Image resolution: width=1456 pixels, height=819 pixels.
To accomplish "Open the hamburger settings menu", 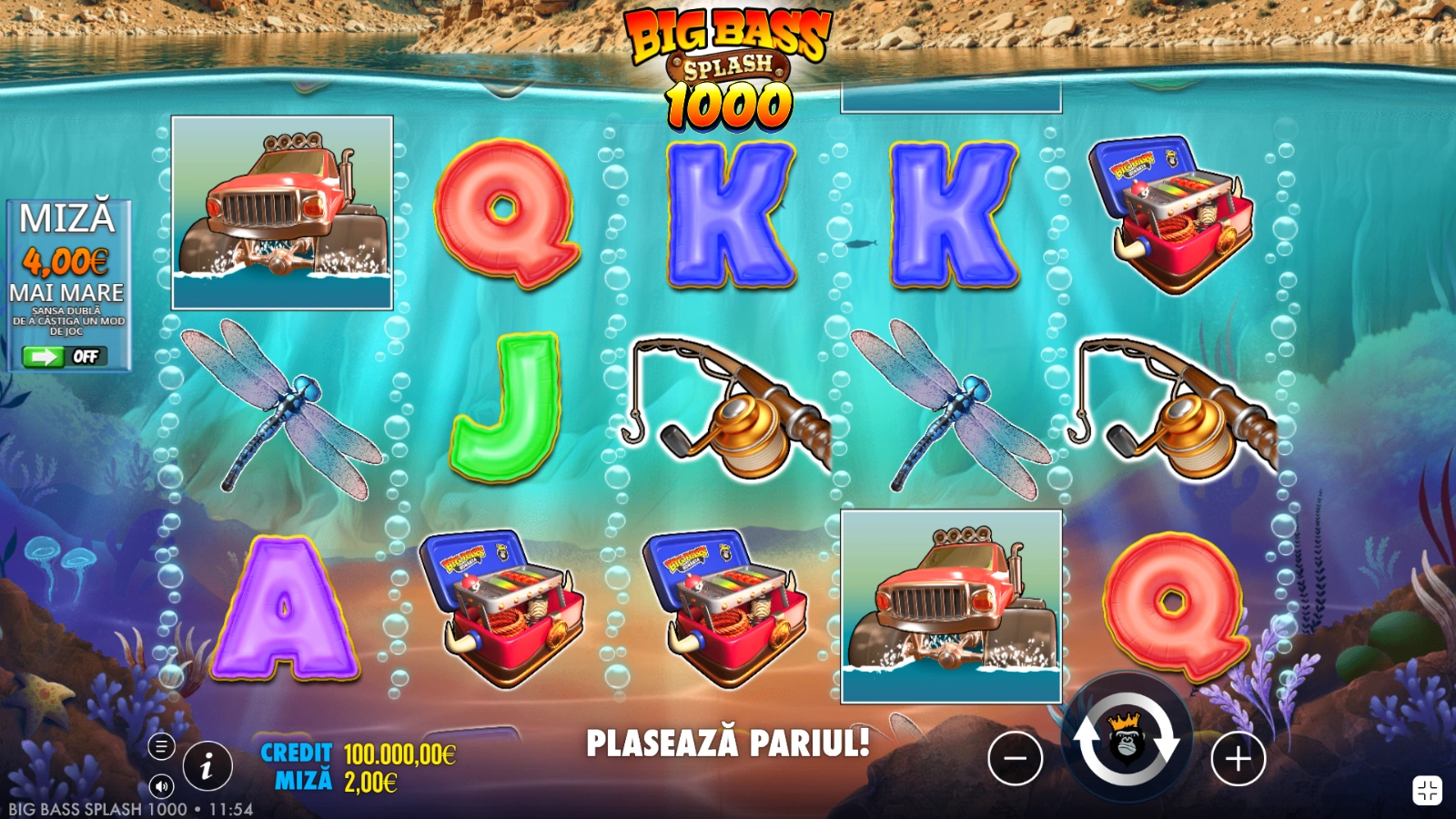I will tap(161, 747).
